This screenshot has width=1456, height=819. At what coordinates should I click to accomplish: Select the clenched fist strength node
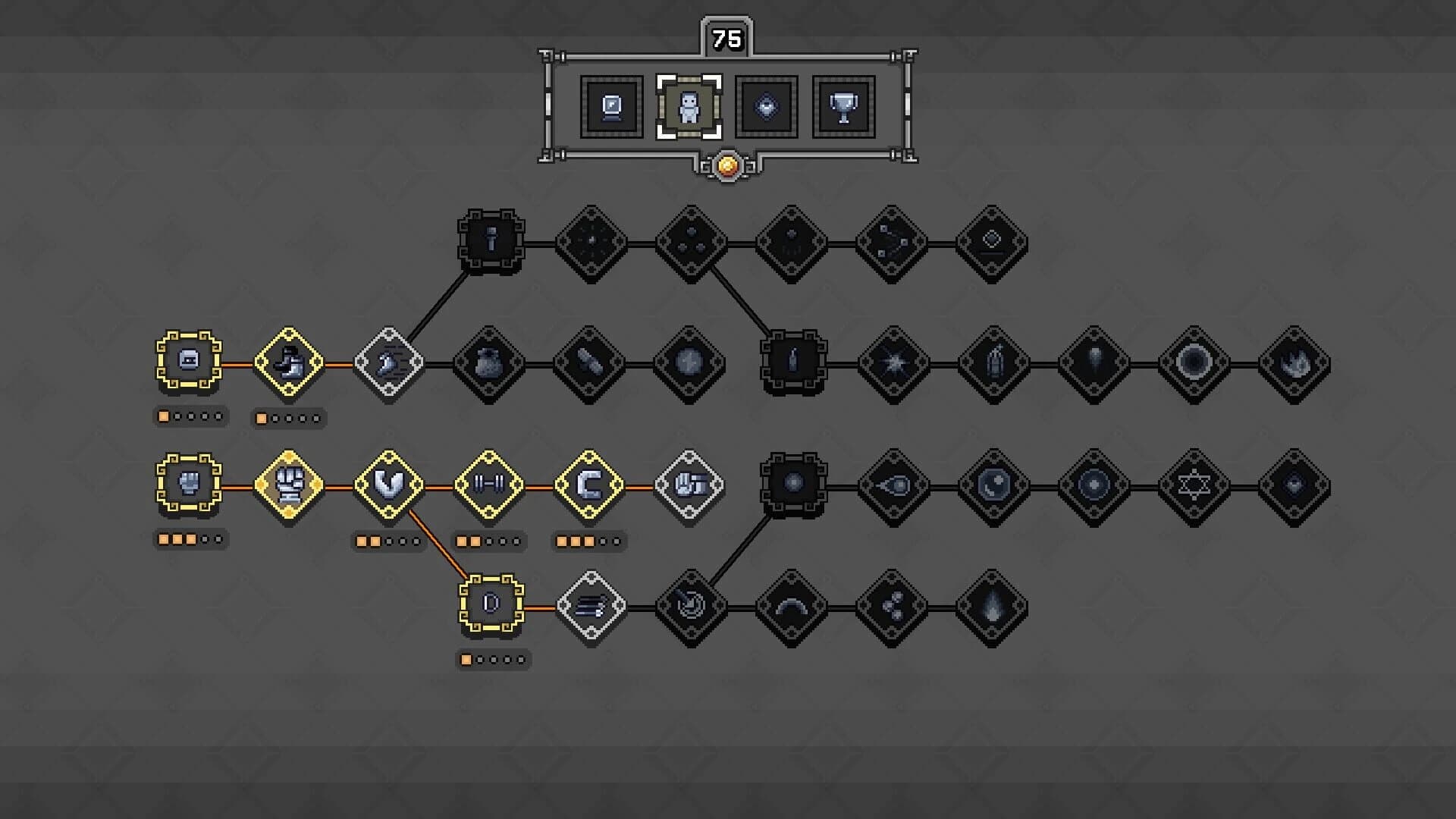290,485
